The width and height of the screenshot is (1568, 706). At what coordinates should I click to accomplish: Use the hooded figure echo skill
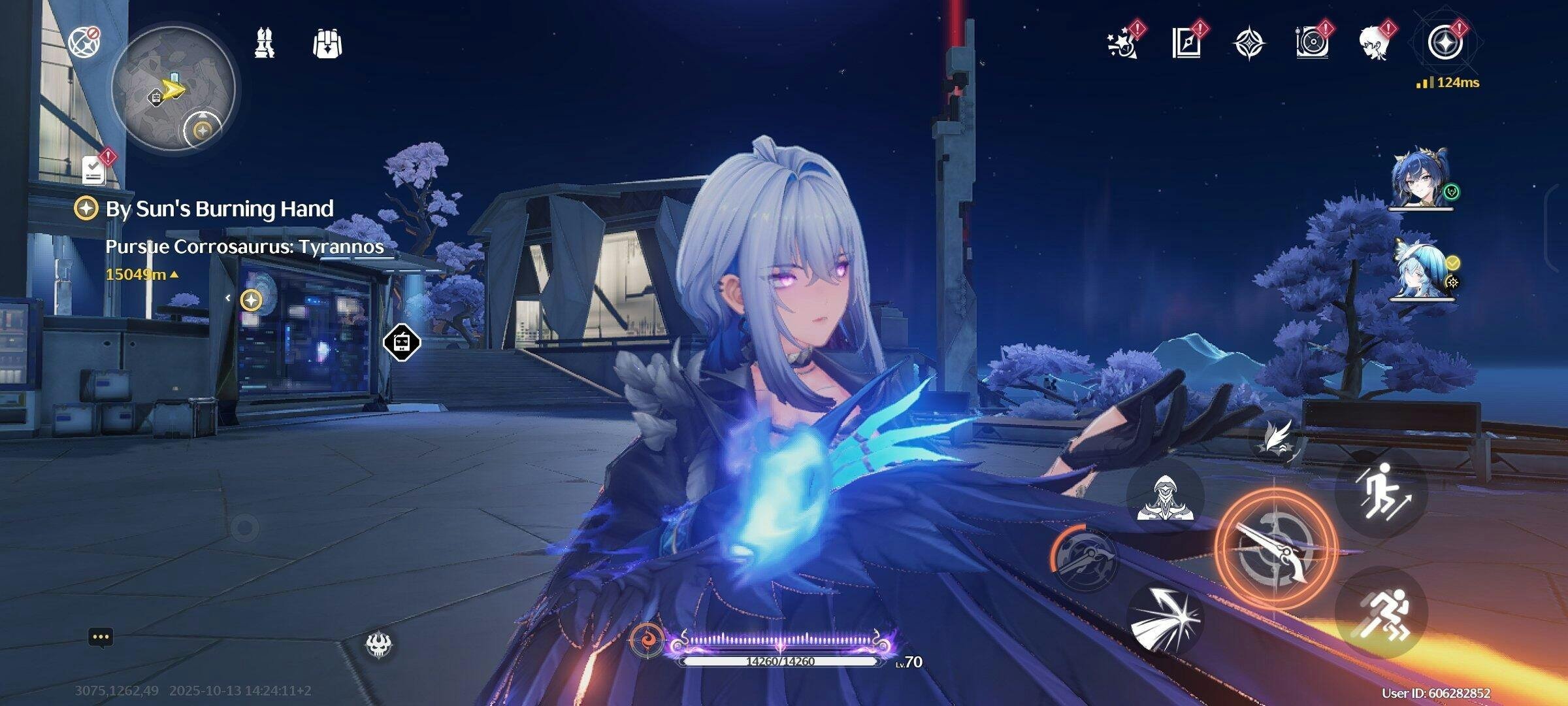click(x=1165, y=497)
